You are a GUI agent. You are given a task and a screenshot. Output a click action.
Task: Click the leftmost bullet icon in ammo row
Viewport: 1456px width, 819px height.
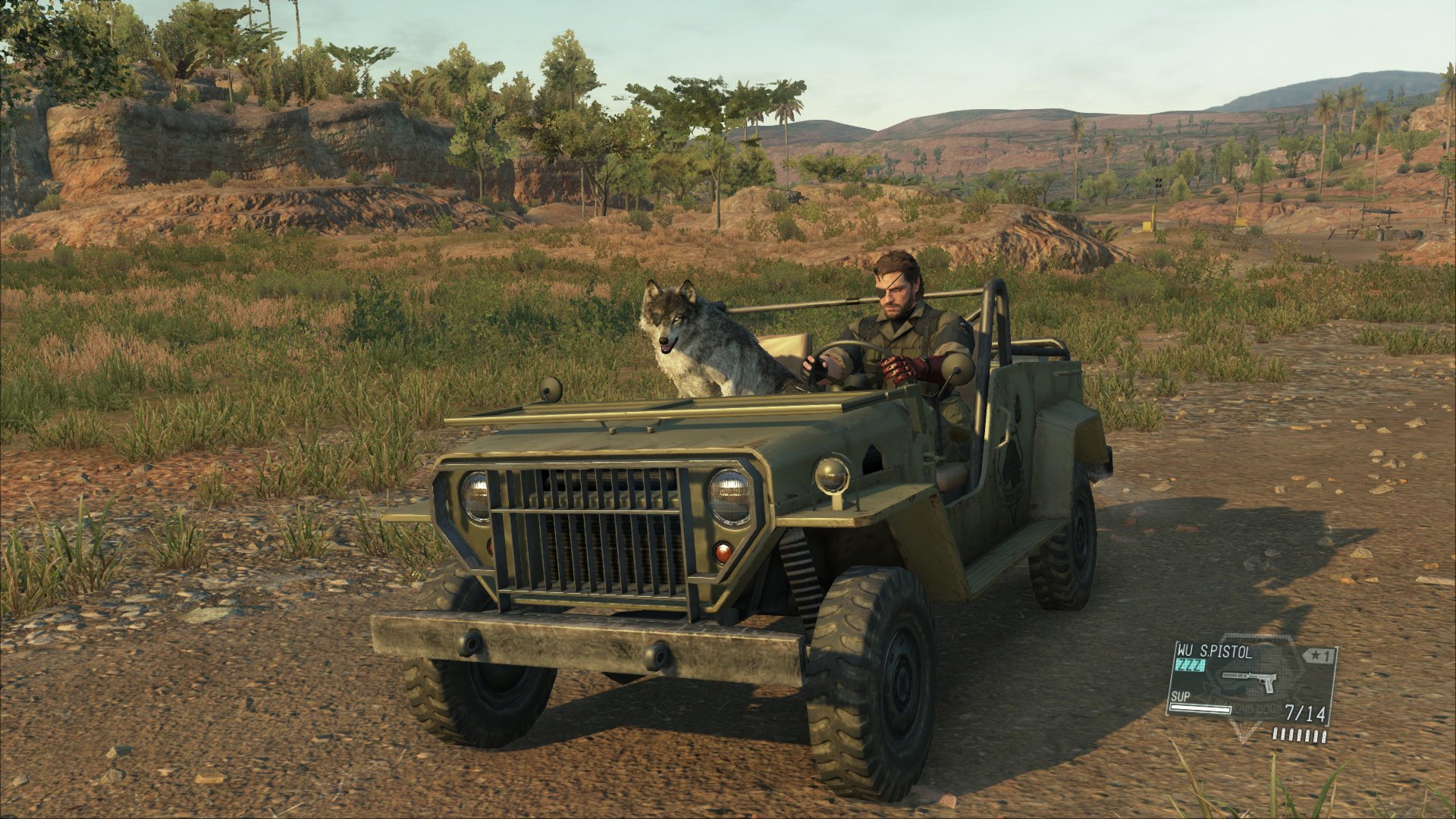click(1275, 734)
